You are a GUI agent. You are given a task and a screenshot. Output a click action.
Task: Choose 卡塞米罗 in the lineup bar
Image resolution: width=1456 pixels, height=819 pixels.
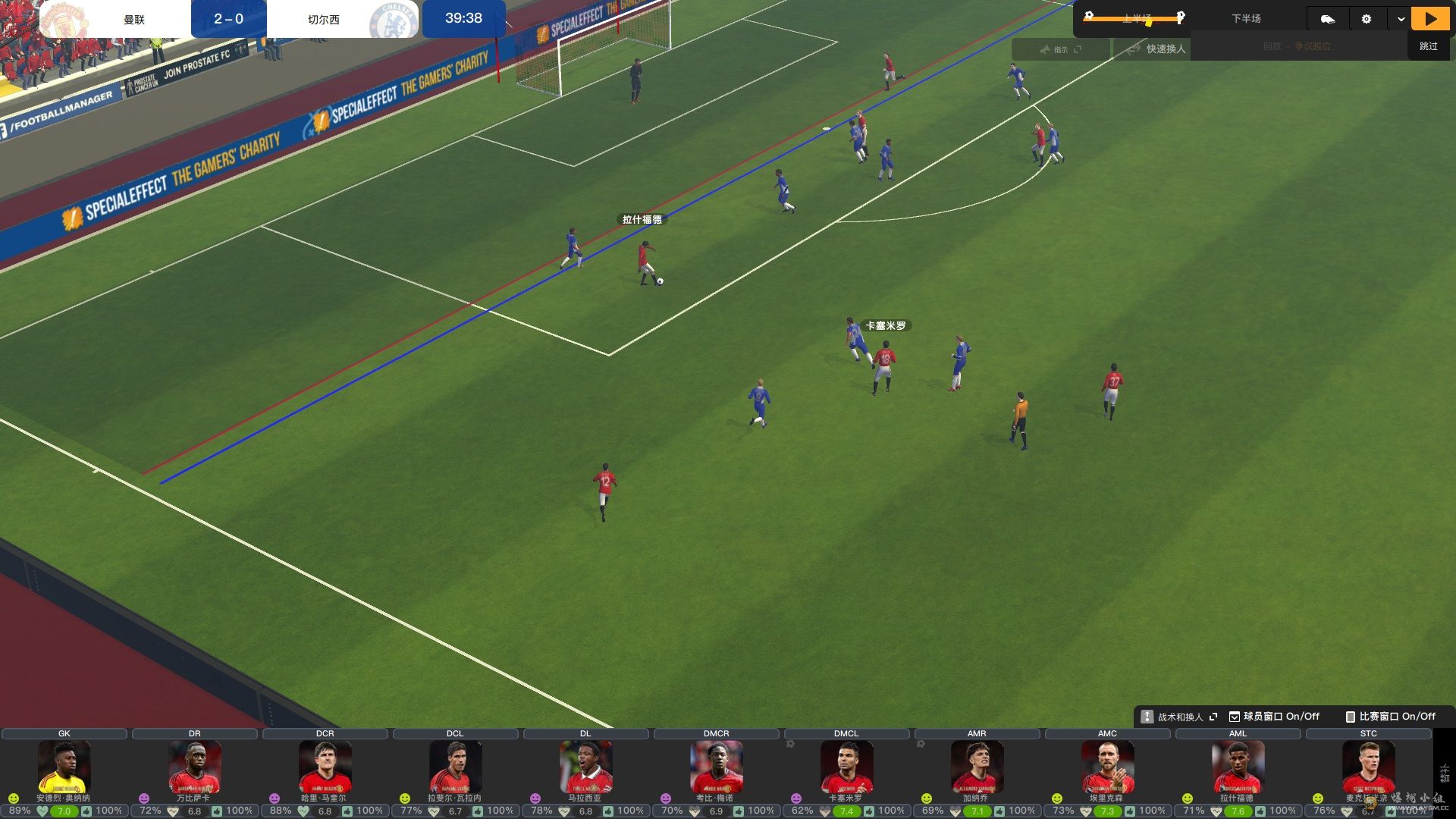tap(846, 767)
